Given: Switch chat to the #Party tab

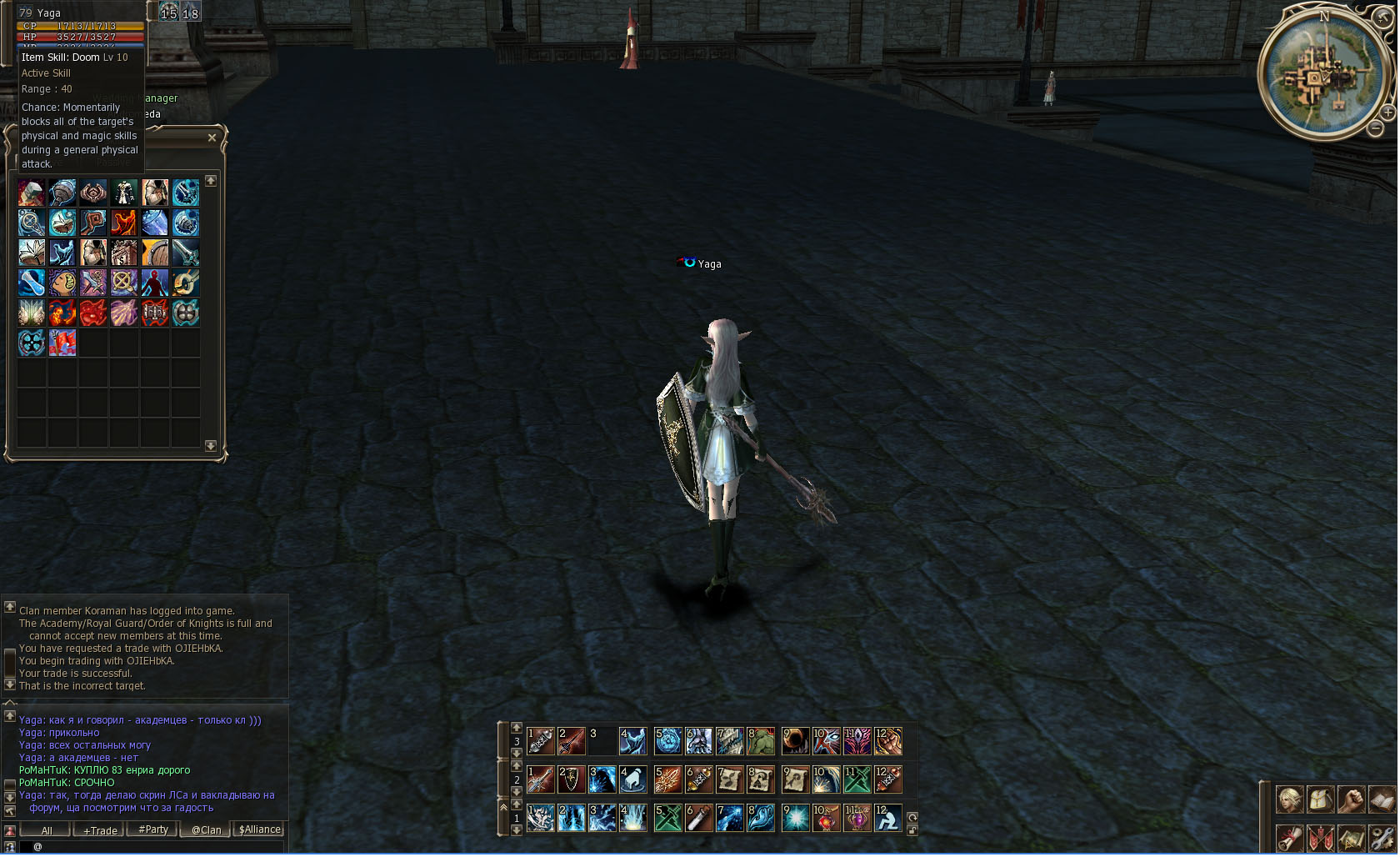Looking at the screenshot, I should [x=153, y=829].
